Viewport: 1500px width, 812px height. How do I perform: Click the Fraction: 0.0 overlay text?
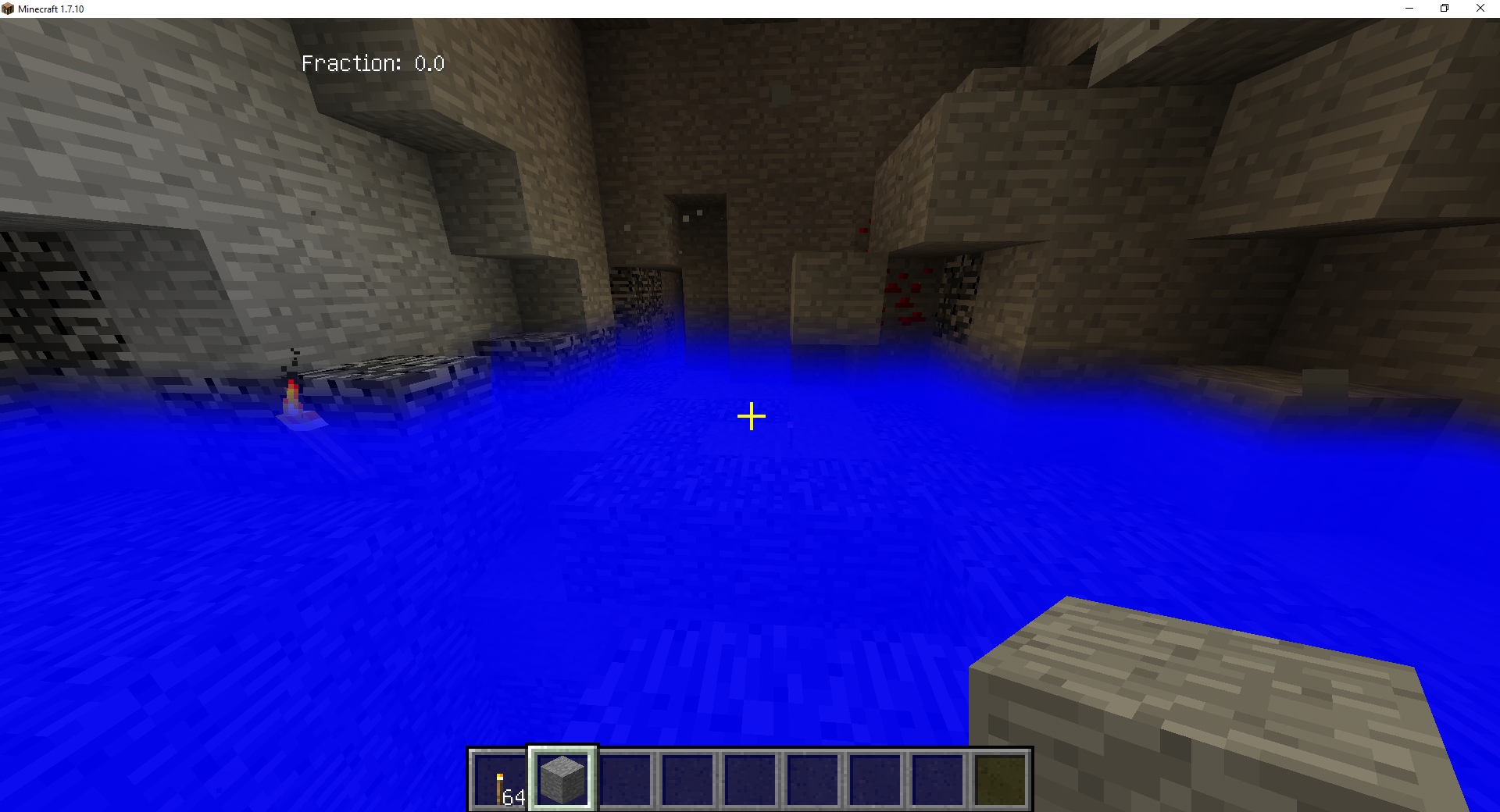[x=373, y=62]
